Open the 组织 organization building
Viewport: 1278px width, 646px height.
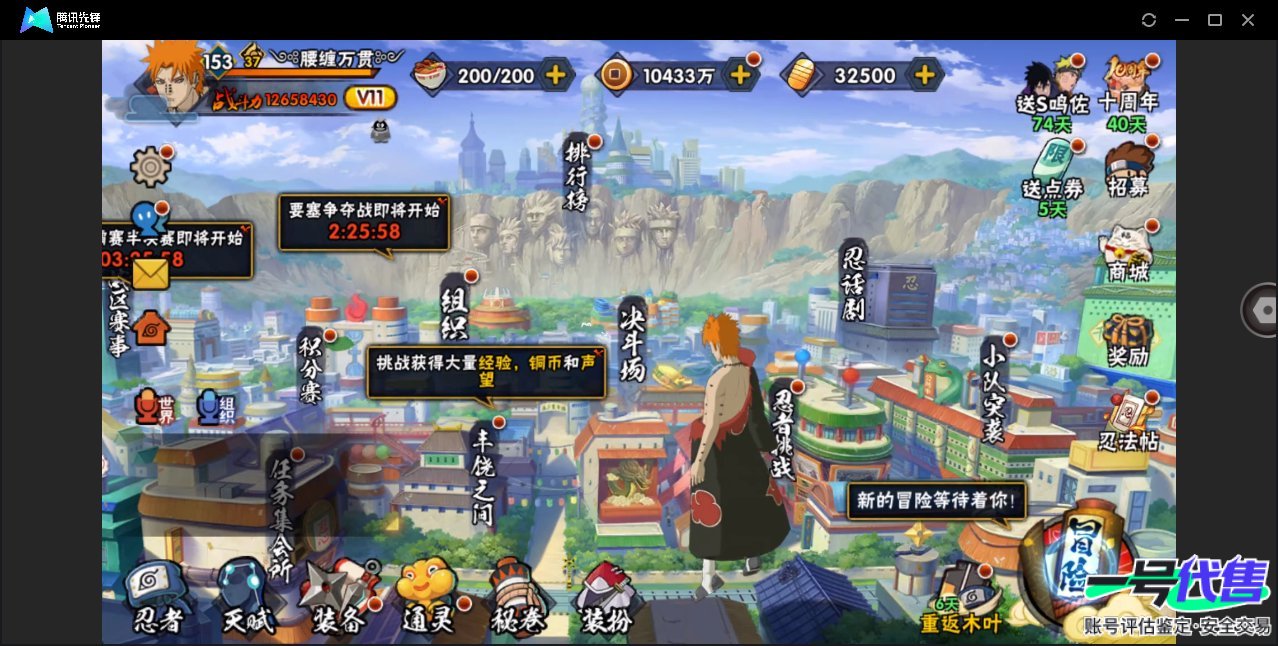[x=455, y=310]
